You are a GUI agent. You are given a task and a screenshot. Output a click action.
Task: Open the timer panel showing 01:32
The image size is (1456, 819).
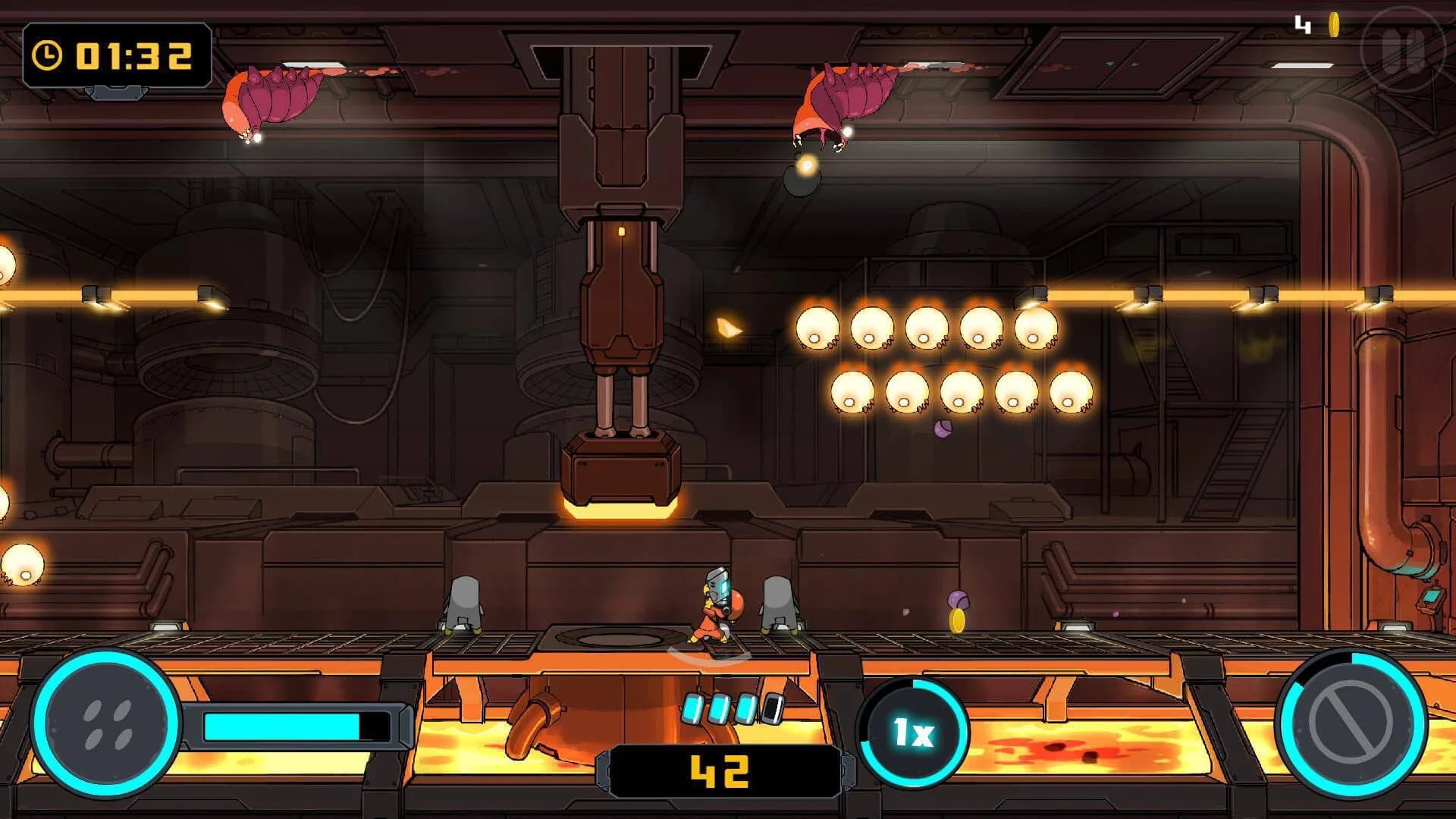click(x=118, y=54)
